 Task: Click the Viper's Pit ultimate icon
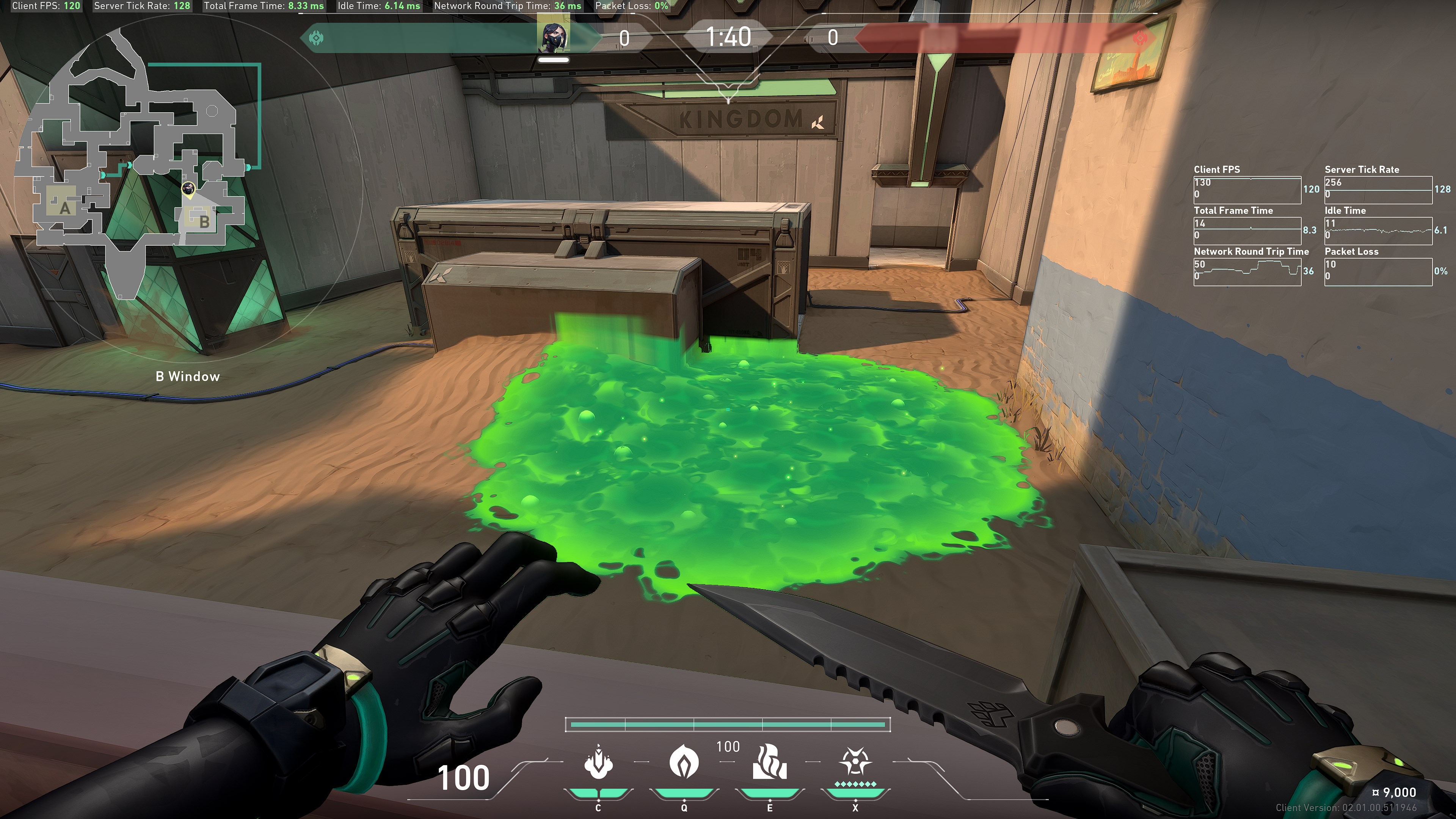click(x=855, y=761)
